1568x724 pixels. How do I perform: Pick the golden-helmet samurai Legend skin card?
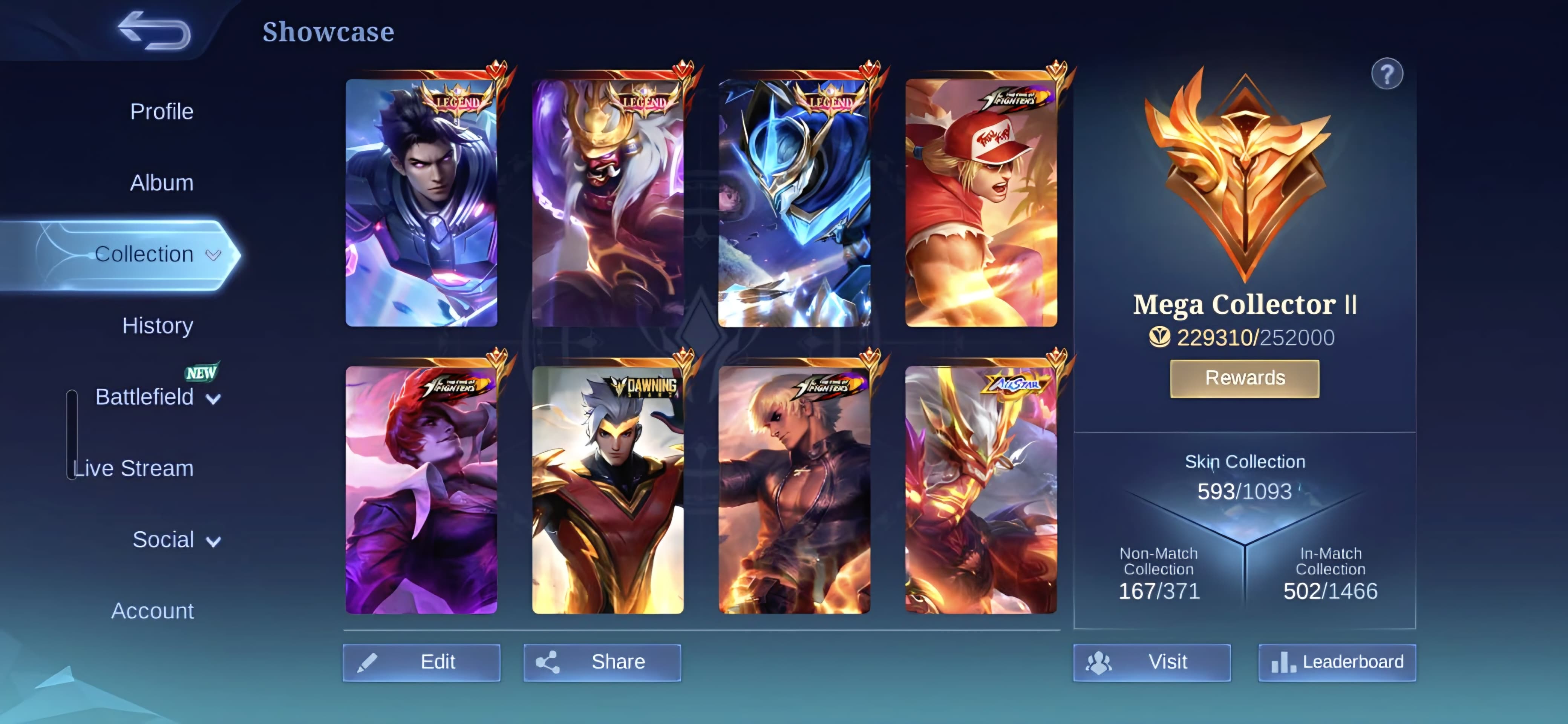pos(608,203)
